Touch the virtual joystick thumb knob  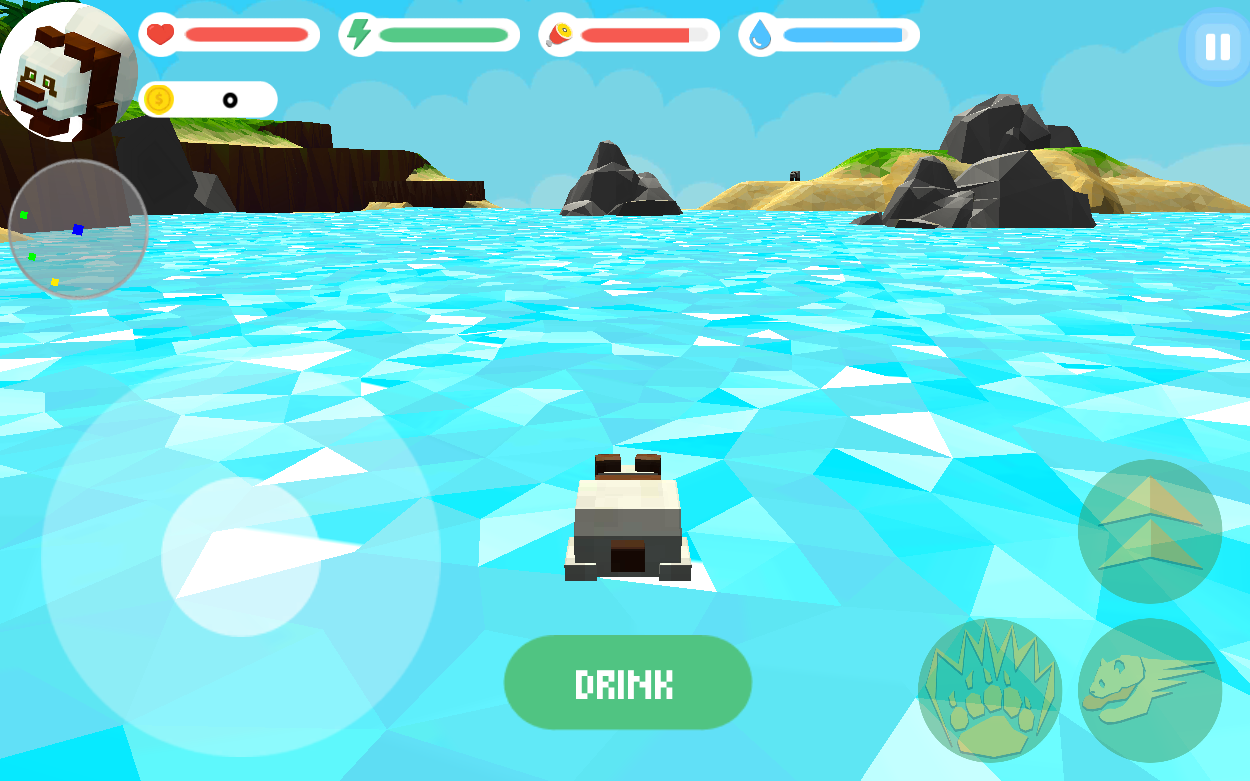pyautogui.click(x=241, y=557)
